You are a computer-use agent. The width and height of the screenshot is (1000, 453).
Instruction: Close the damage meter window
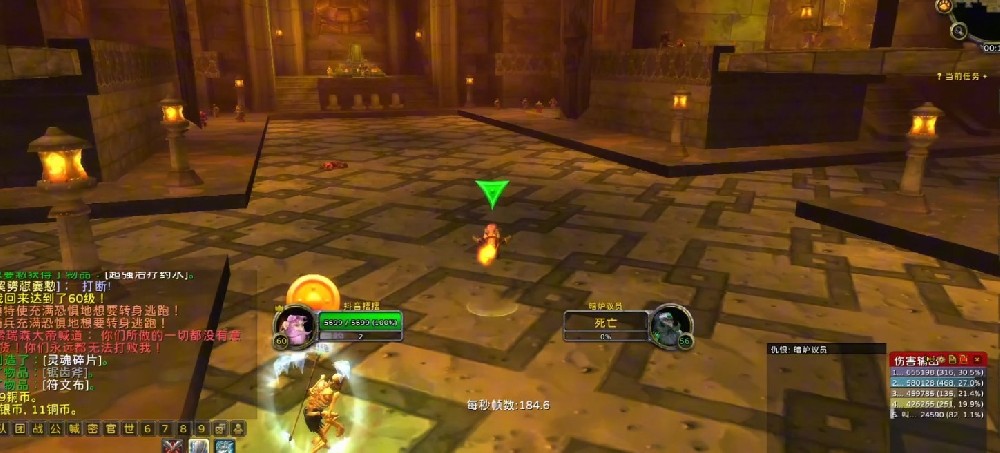[977, 358]
